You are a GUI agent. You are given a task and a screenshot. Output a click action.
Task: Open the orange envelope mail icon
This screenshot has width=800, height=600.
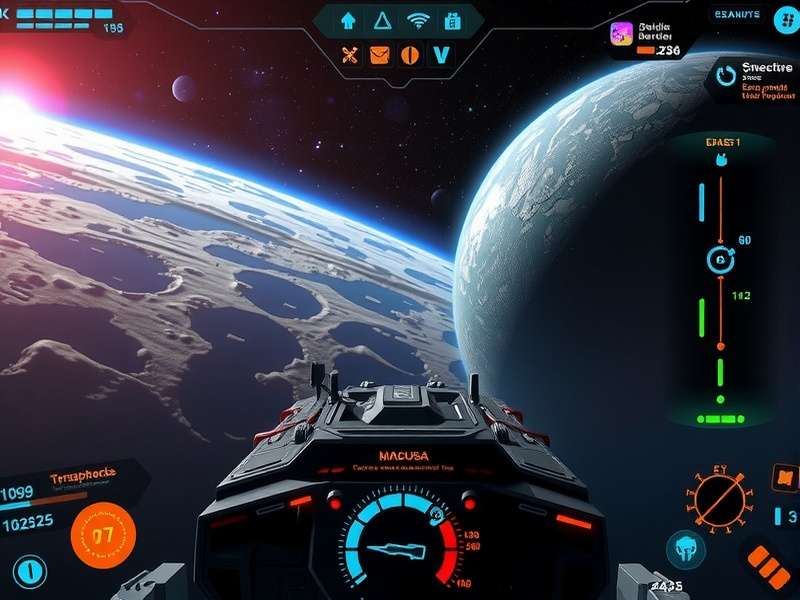tap(379, 55)
